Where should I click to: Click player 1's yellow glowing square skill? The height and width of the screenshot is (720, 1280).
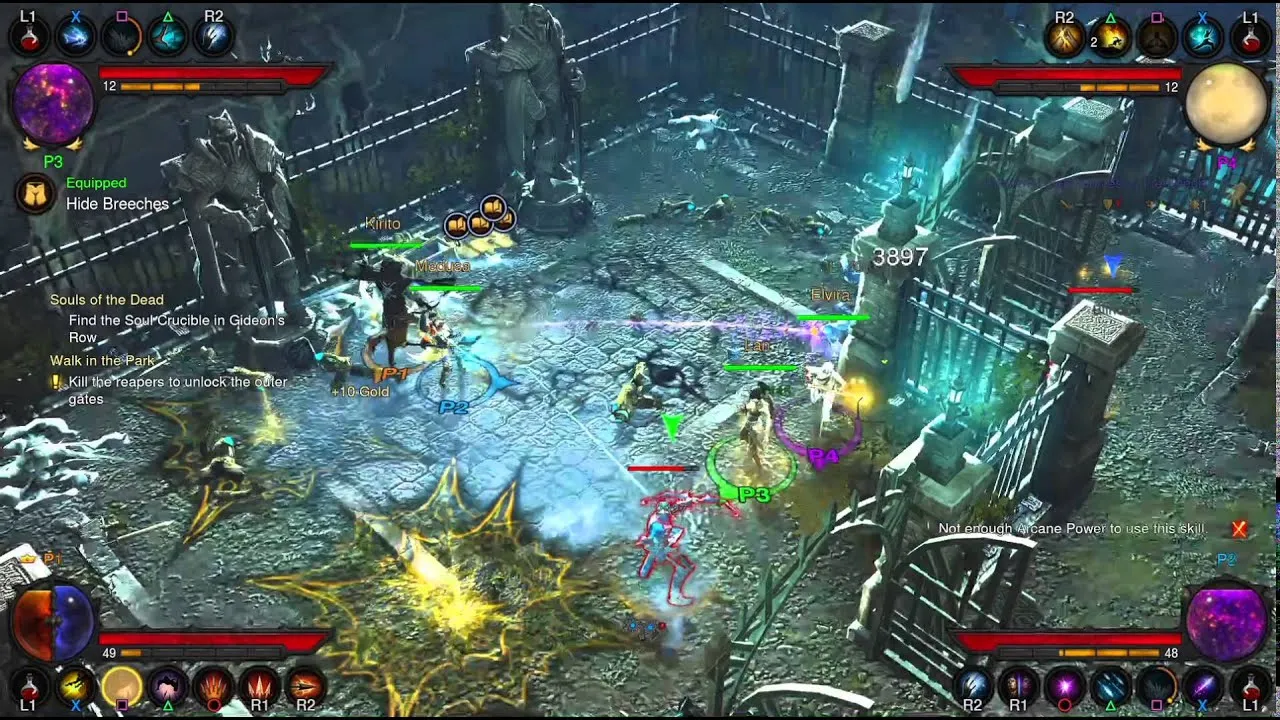pyautogui.click(x=120, y=684)
